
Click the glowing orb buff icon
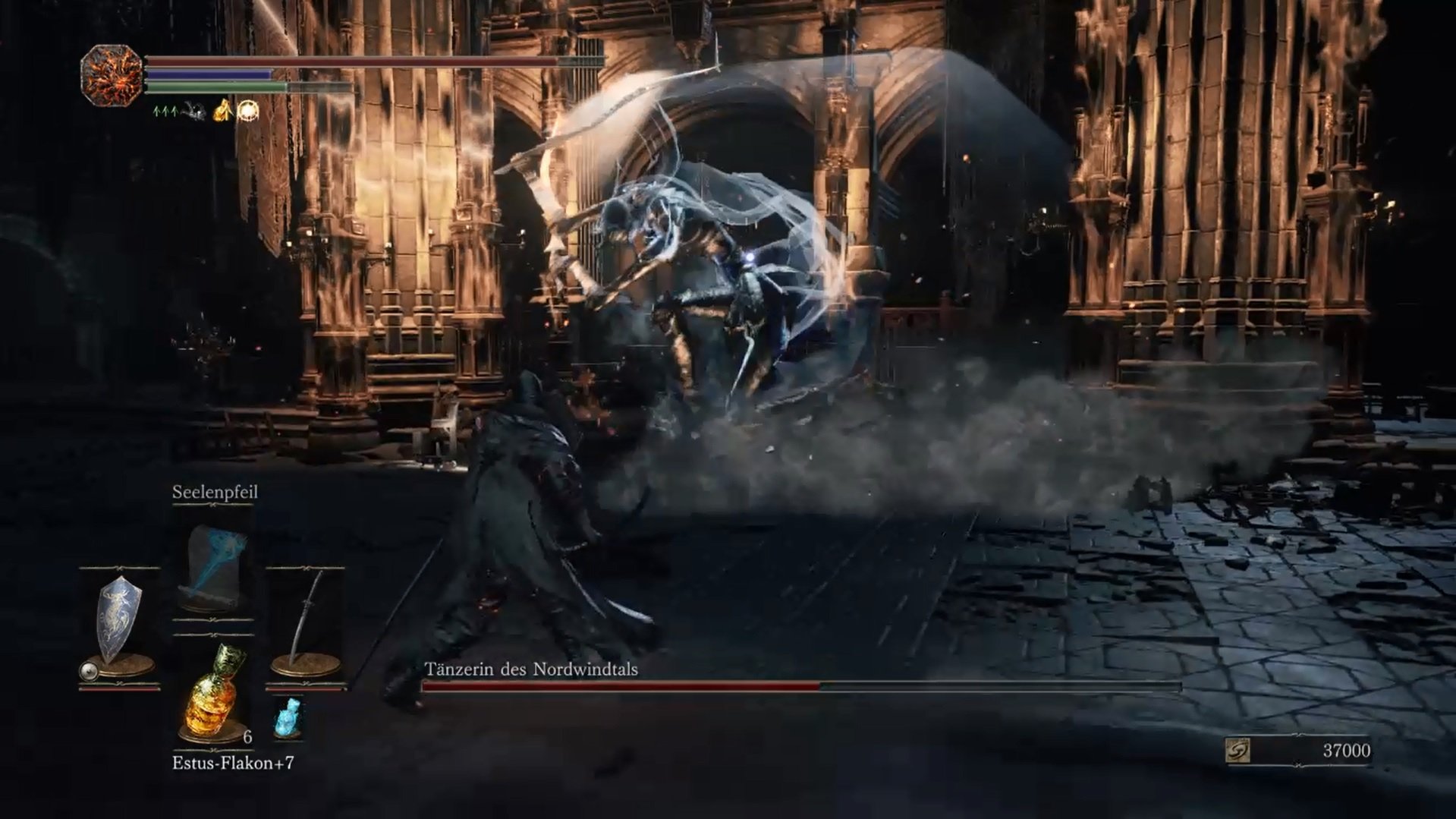coord(248,111)
